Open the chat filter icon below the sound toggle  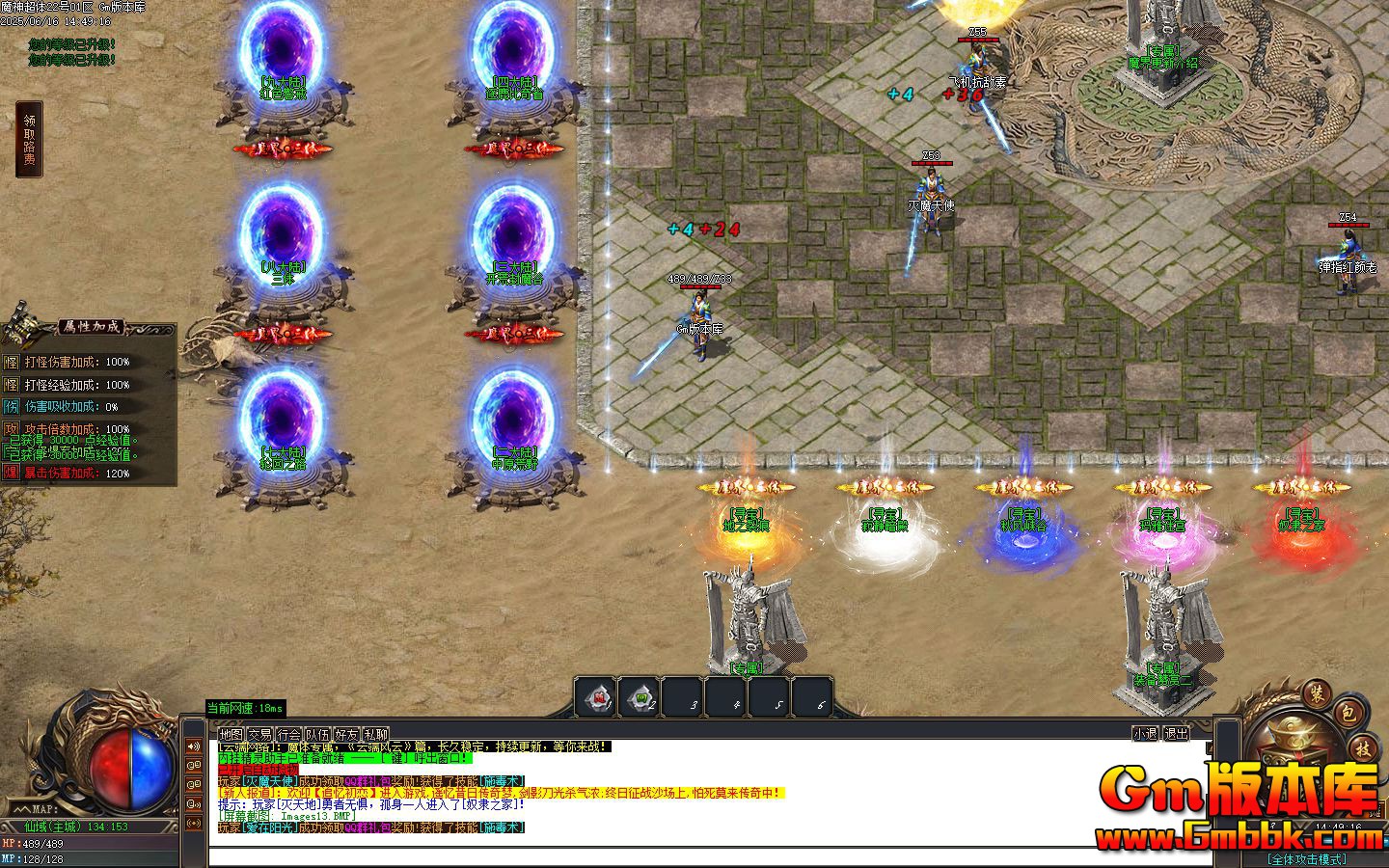(194, 765)
